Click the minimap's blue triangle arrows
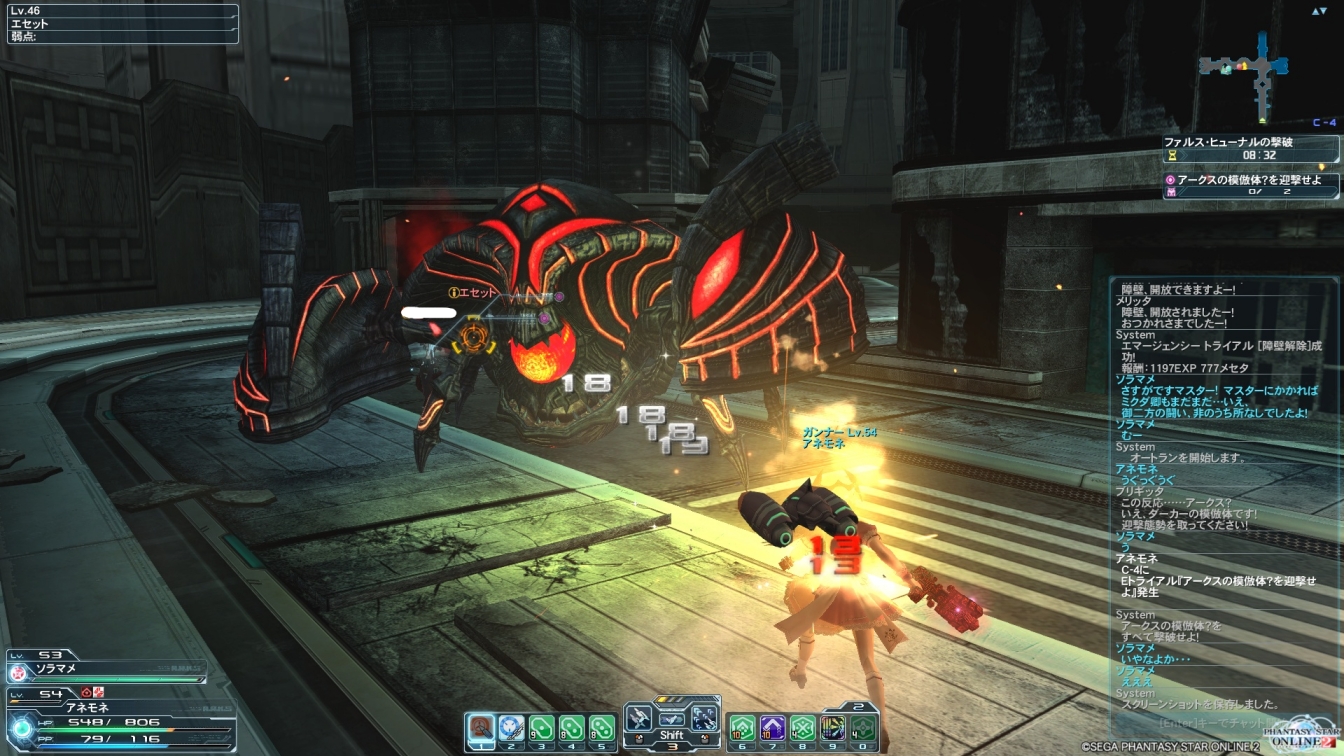The image size is (1344, 756). tap(1320, 12)
